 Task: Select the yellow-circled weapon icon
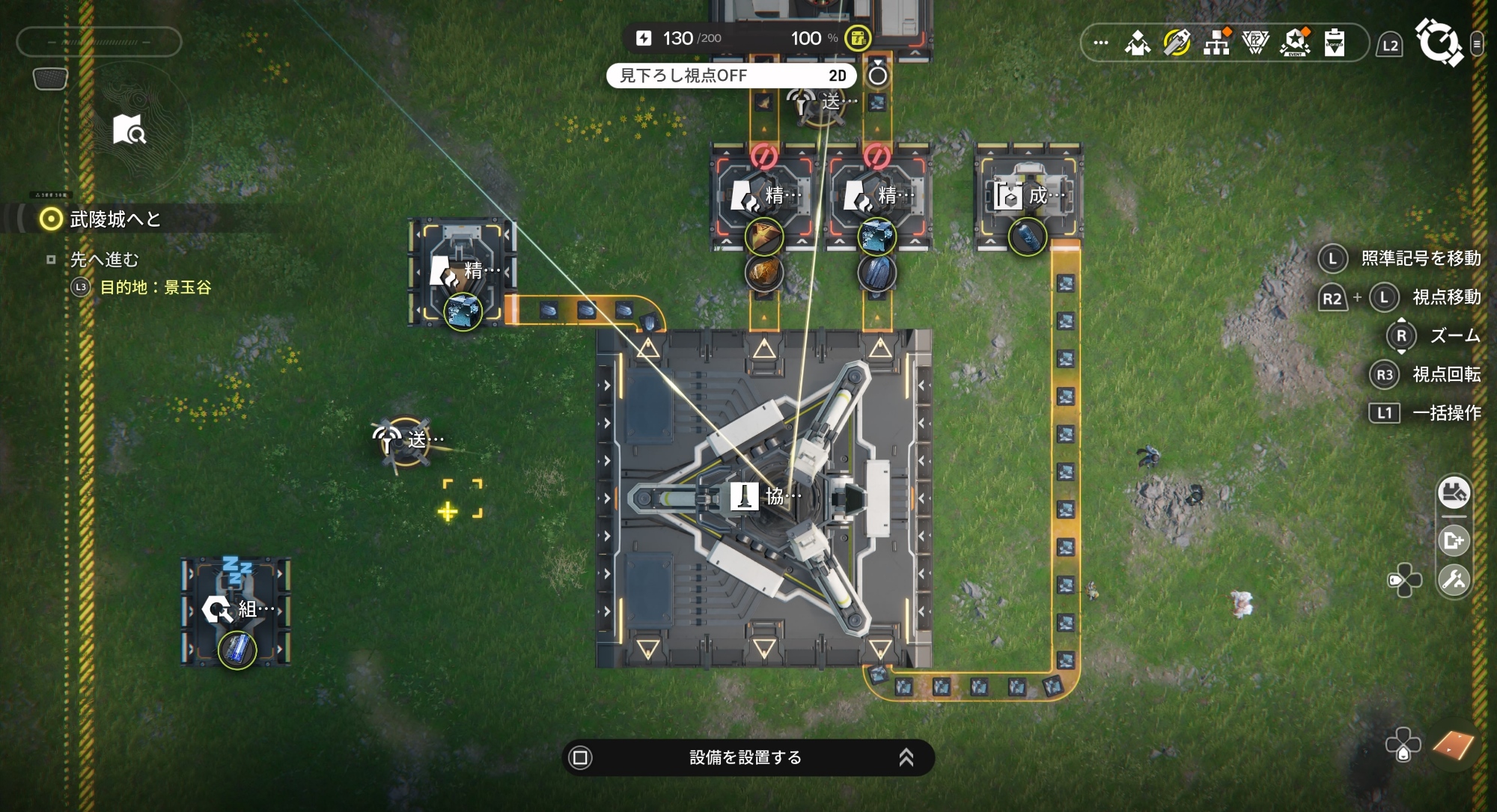click(x=1177, y=43)
